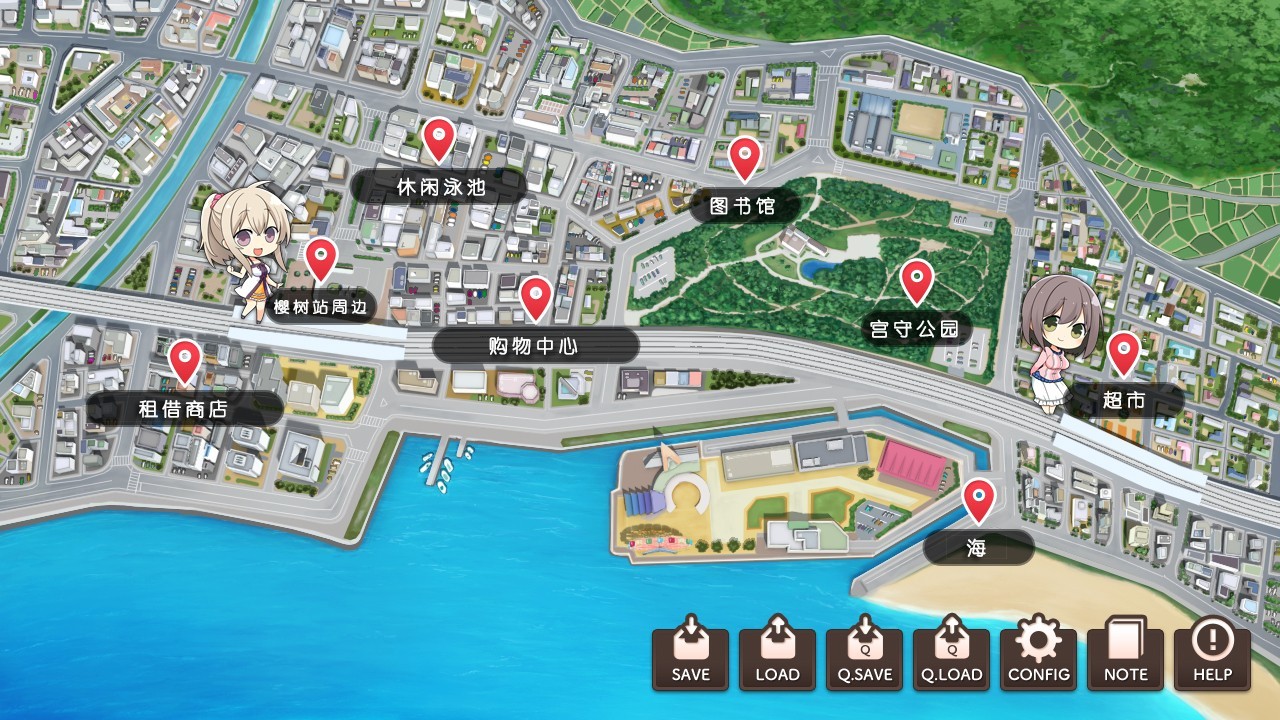The width and height of the screenshot is (1280, 720).
Task: Visit the 购物中心 location
Action: click(535, 346)
